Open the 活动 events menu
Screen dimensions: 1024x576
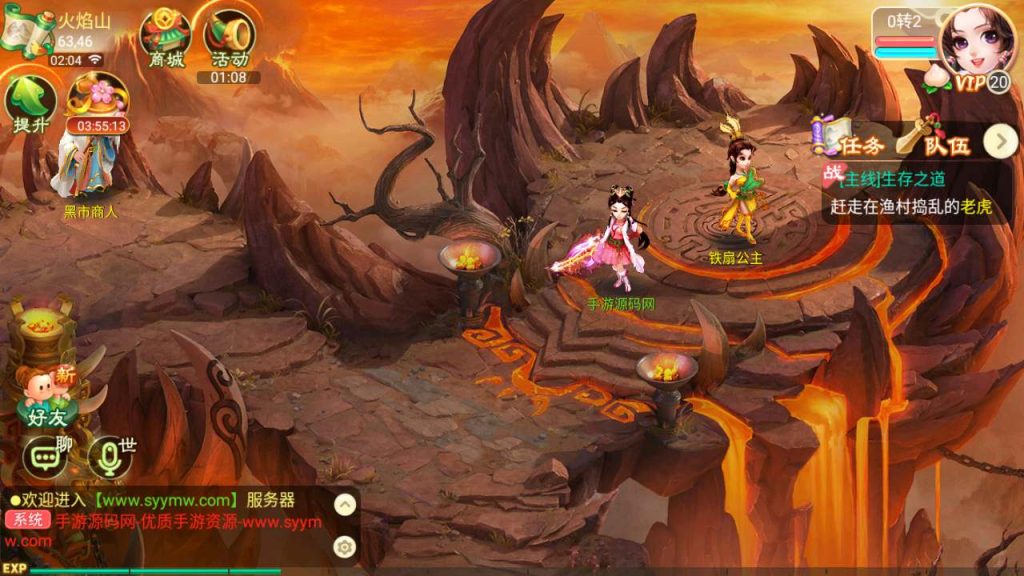coord(229,38)
